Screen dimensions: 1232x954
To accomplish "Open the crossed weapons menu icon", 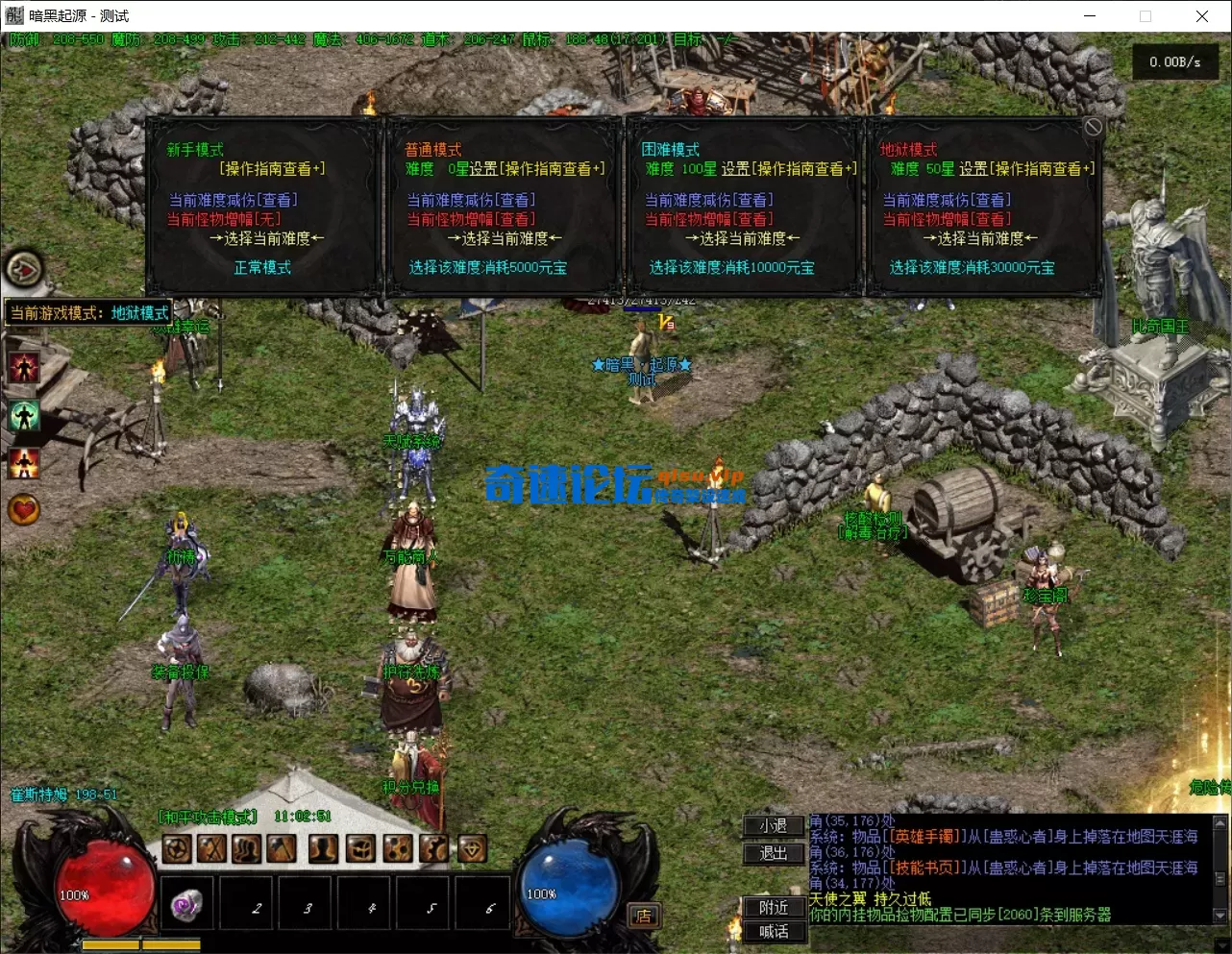I will coord(211,848).
